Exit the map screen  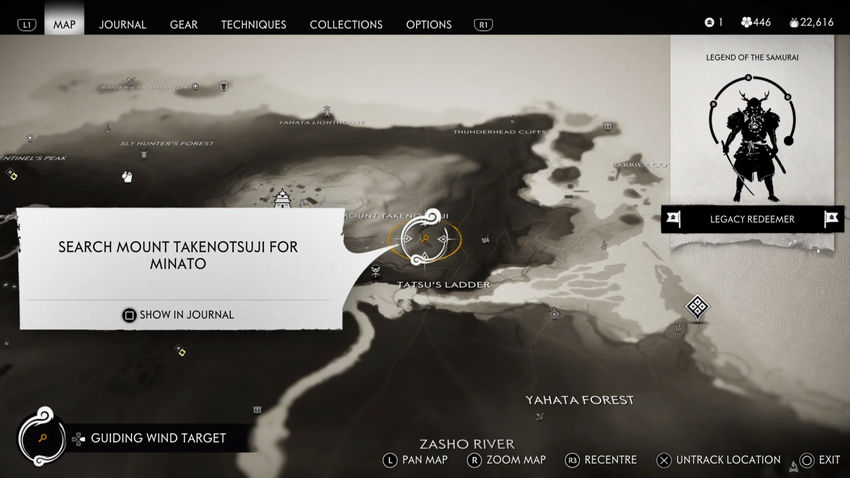pyautogui.click(x=817, y=460)
